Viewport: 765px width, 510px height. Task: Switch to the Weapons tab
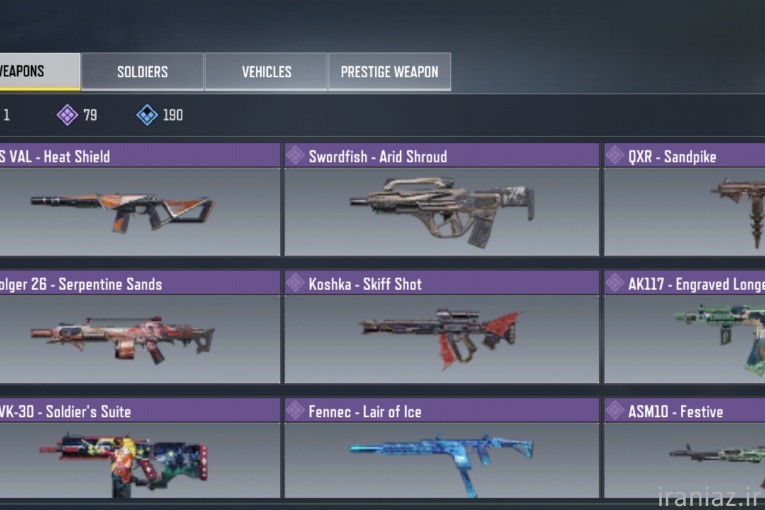[38, 72]
